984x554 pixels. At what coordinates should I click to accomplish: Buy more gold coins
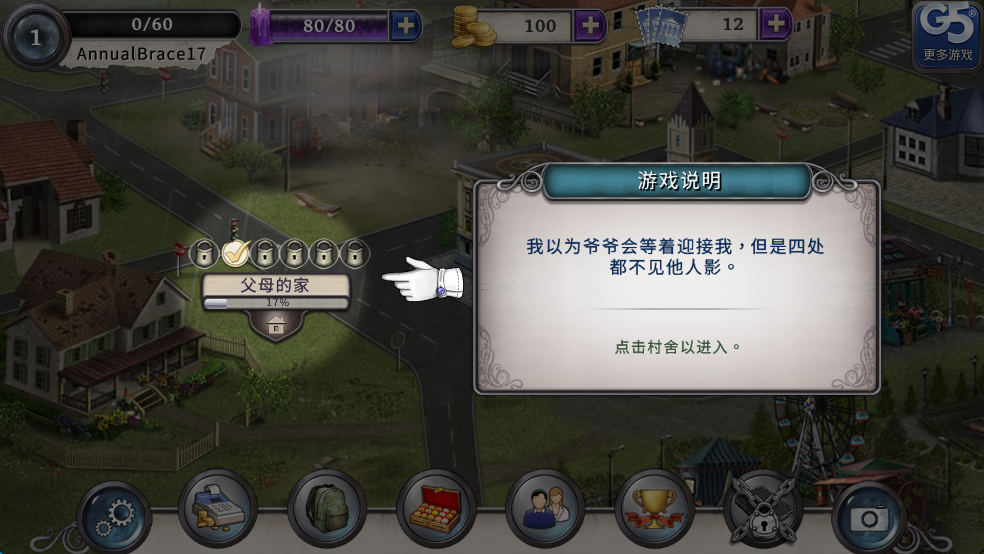pos(591,25)
